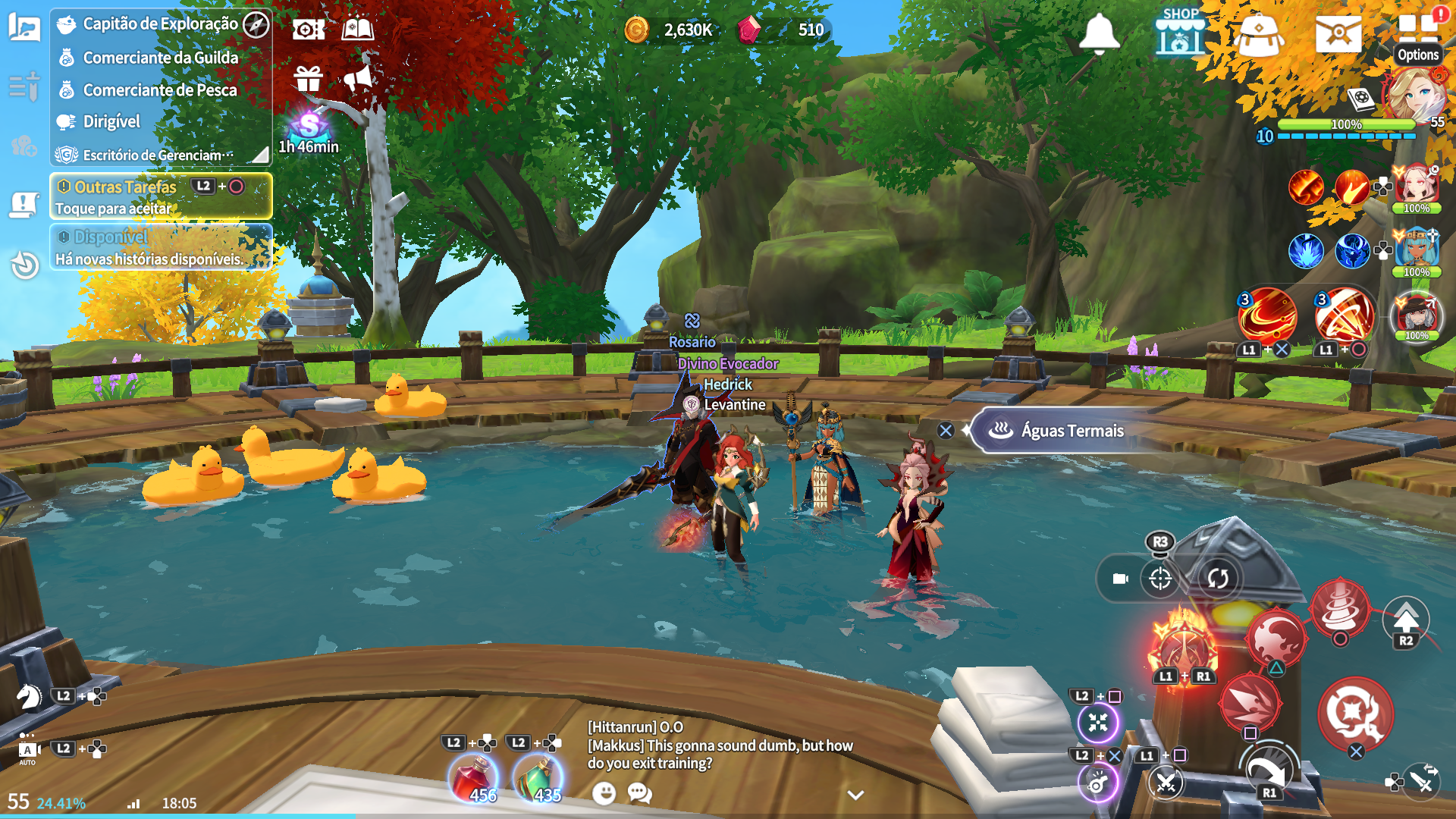The width and height of the screenshot is (1456, 819).
Task: Use the red health potion
Action: 474,779
